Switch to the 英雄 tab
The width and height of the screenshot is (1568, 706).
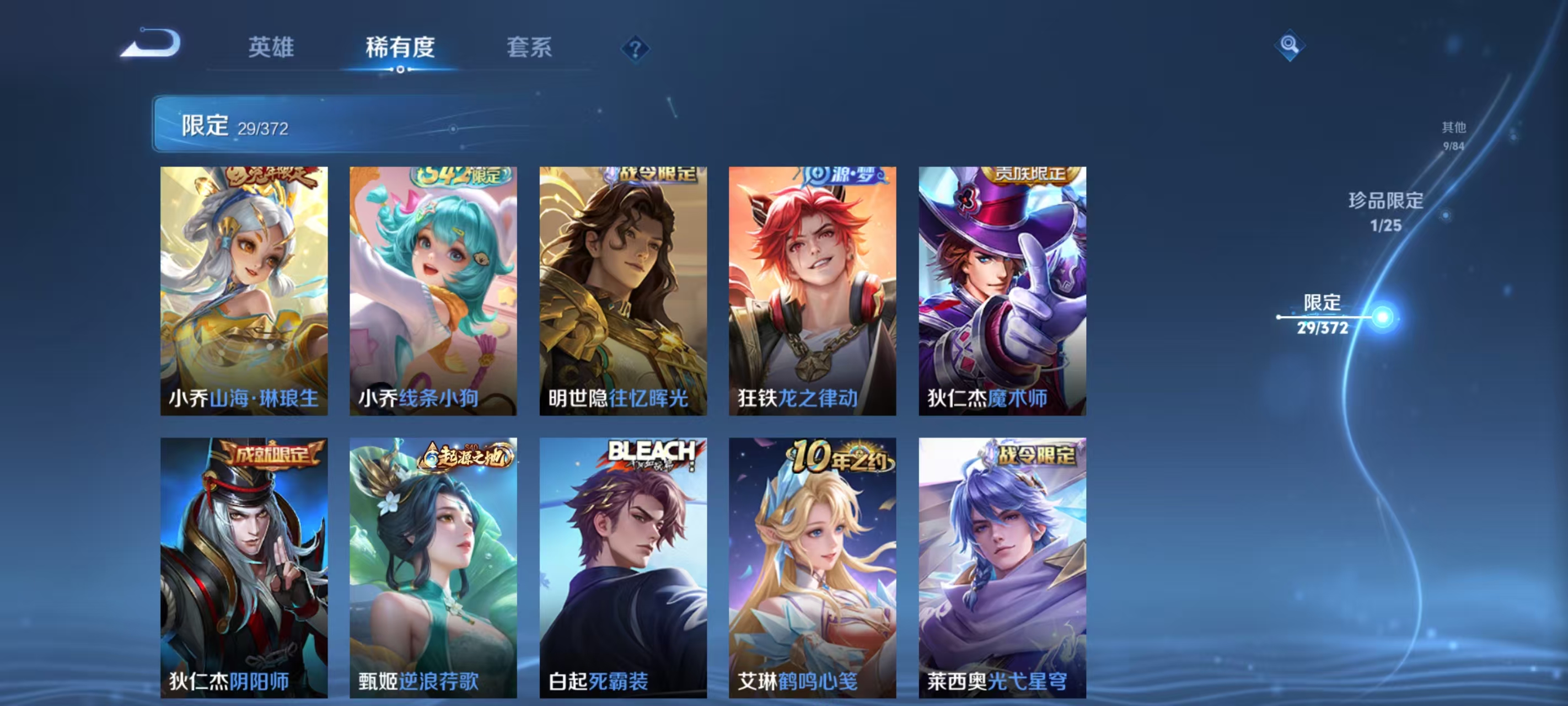point(271,49)
